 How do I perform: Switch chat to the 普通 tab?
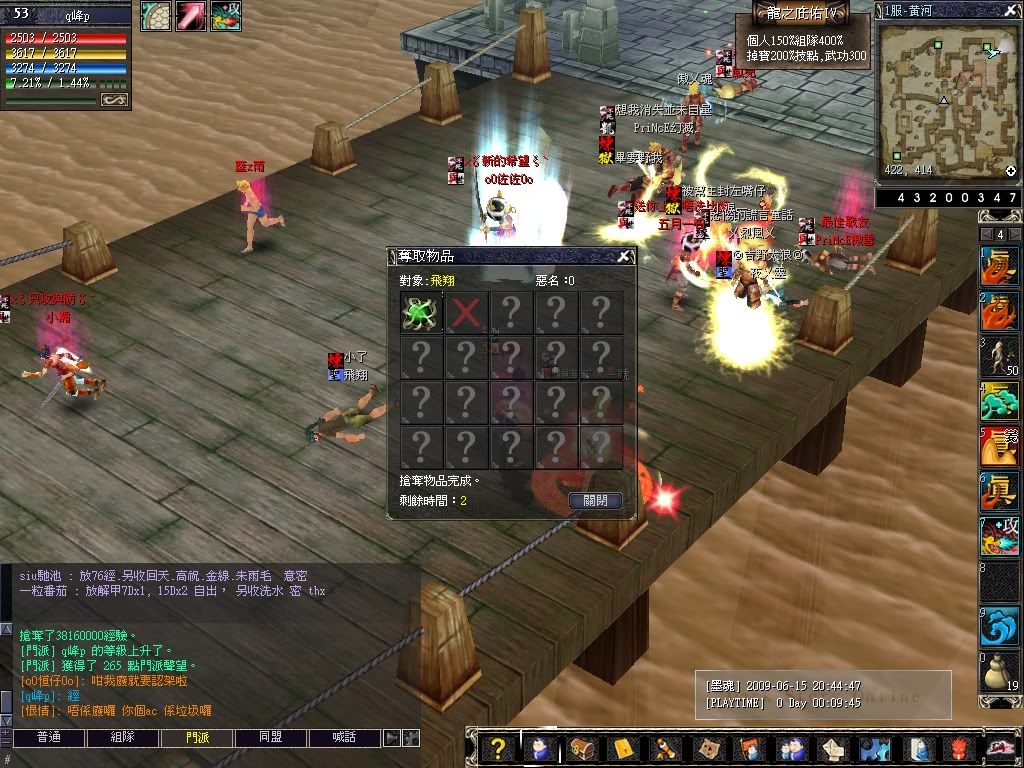click(49, 738)
